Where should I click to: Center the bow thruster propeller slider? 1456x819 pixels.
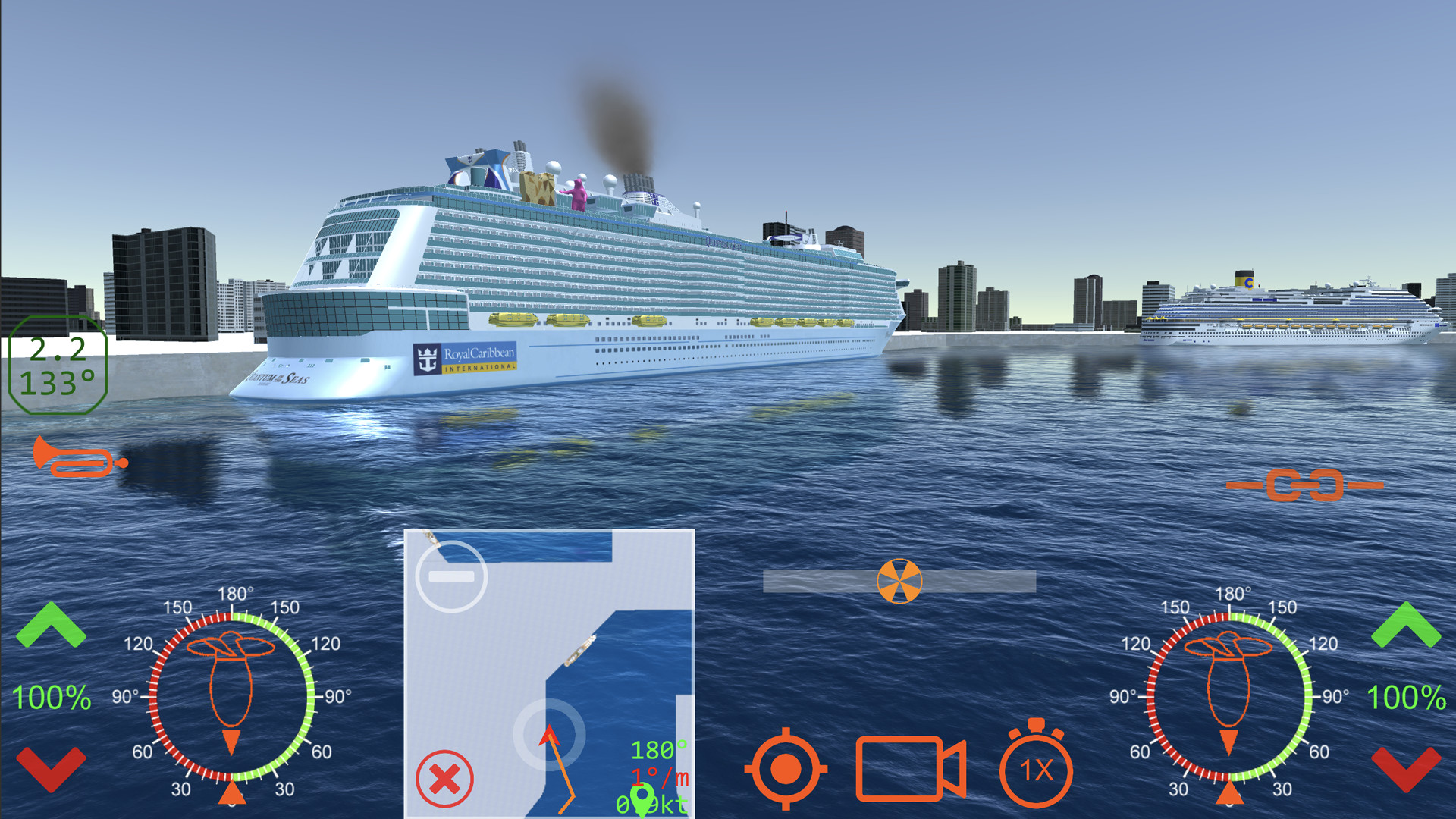pos(899,582)
